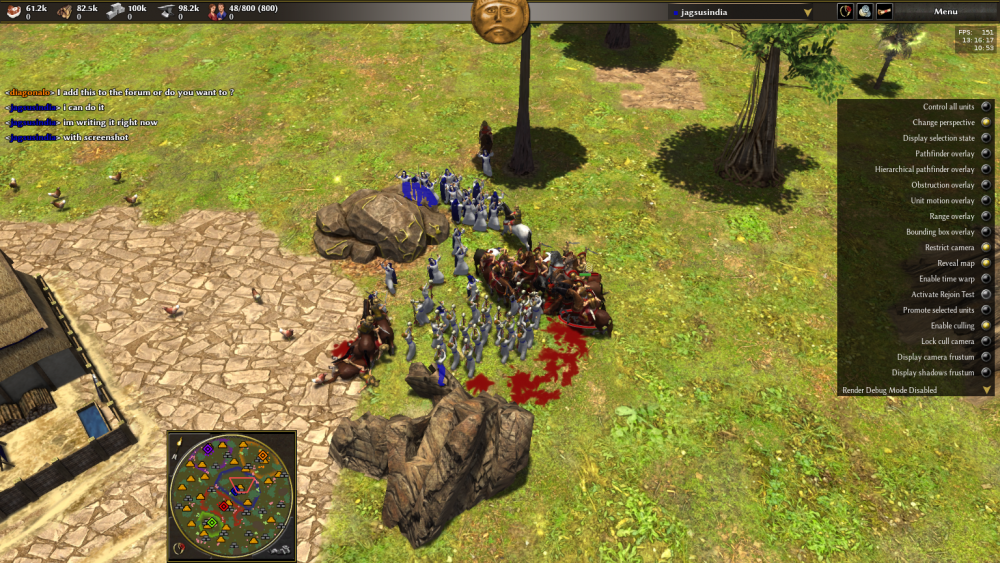Image resolution: width=1000 pixels, height=563 pixels.
Task: Enable Bounding box overlay
Action: click(x=986, y=232)
